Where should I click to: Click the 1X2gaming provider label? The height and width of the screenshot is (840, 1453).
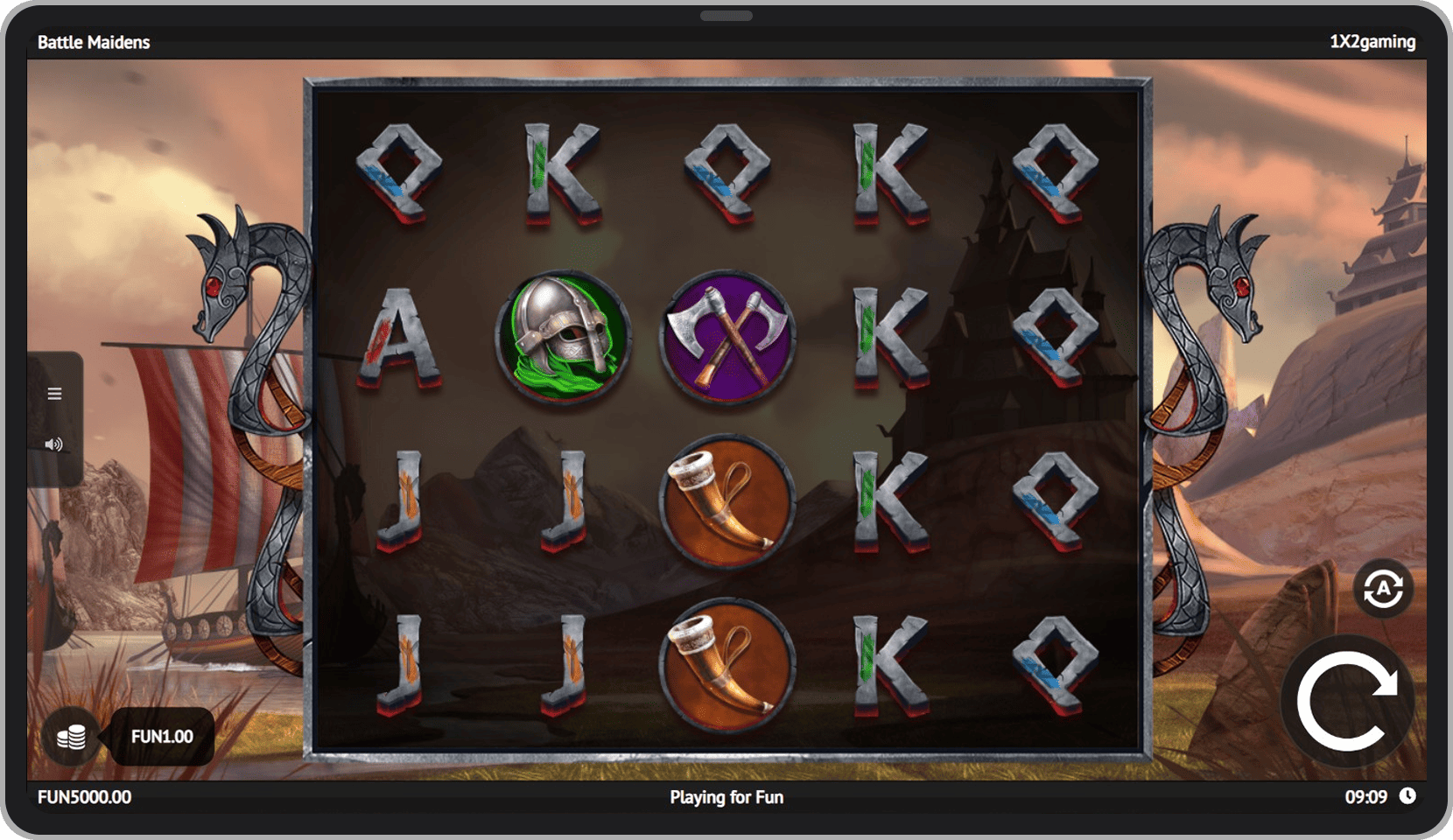[1372, 41]
